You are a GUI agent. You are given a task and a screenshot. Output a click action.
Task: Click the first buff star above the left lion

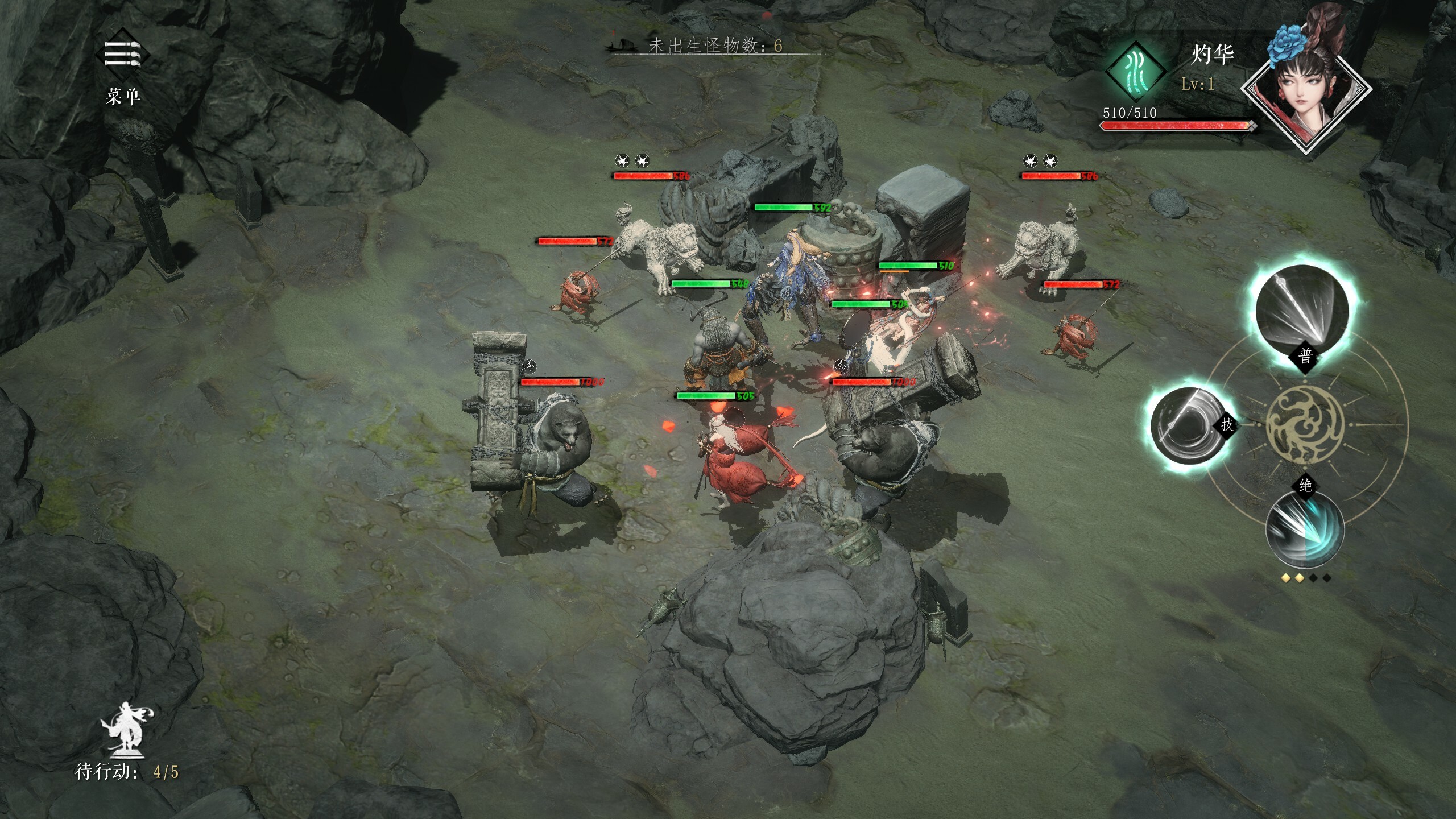point(622,160)
